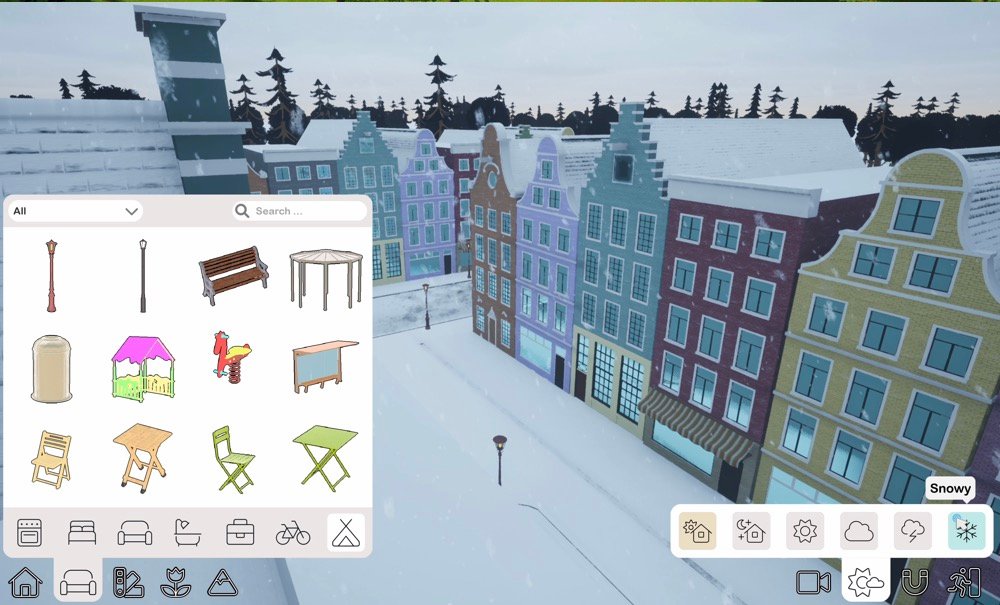Set weather to thunderstorm
The image size is (1000, 605).
(912, 531)
